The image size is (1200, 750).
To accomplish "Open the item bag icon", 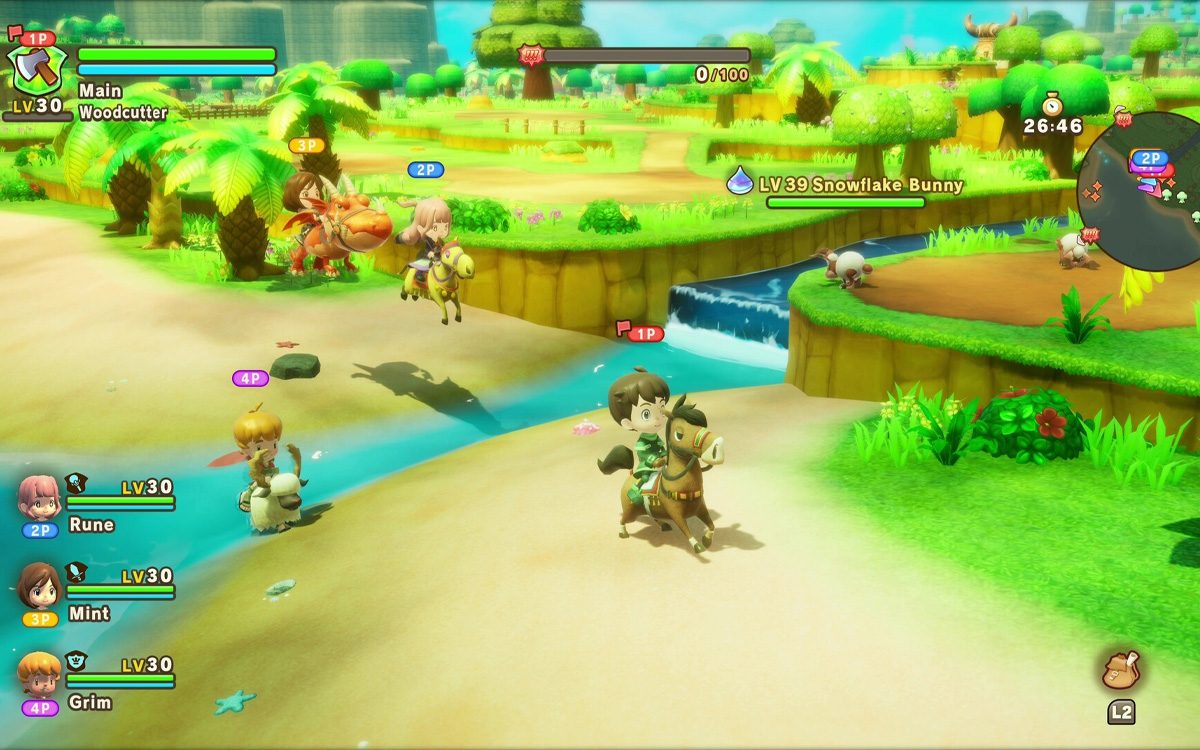I will [1121, 670].
